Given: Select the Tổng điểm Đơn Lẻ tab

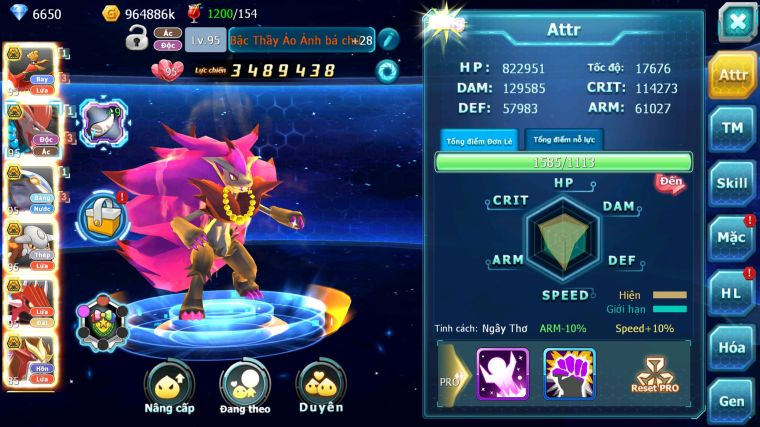Looking at the screenshot, I should click(x=479, y=140).
